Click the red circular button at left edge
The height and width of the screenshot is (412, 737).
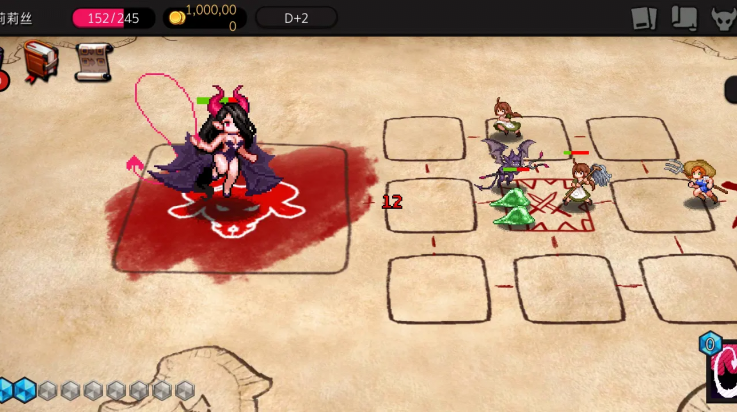3,78
